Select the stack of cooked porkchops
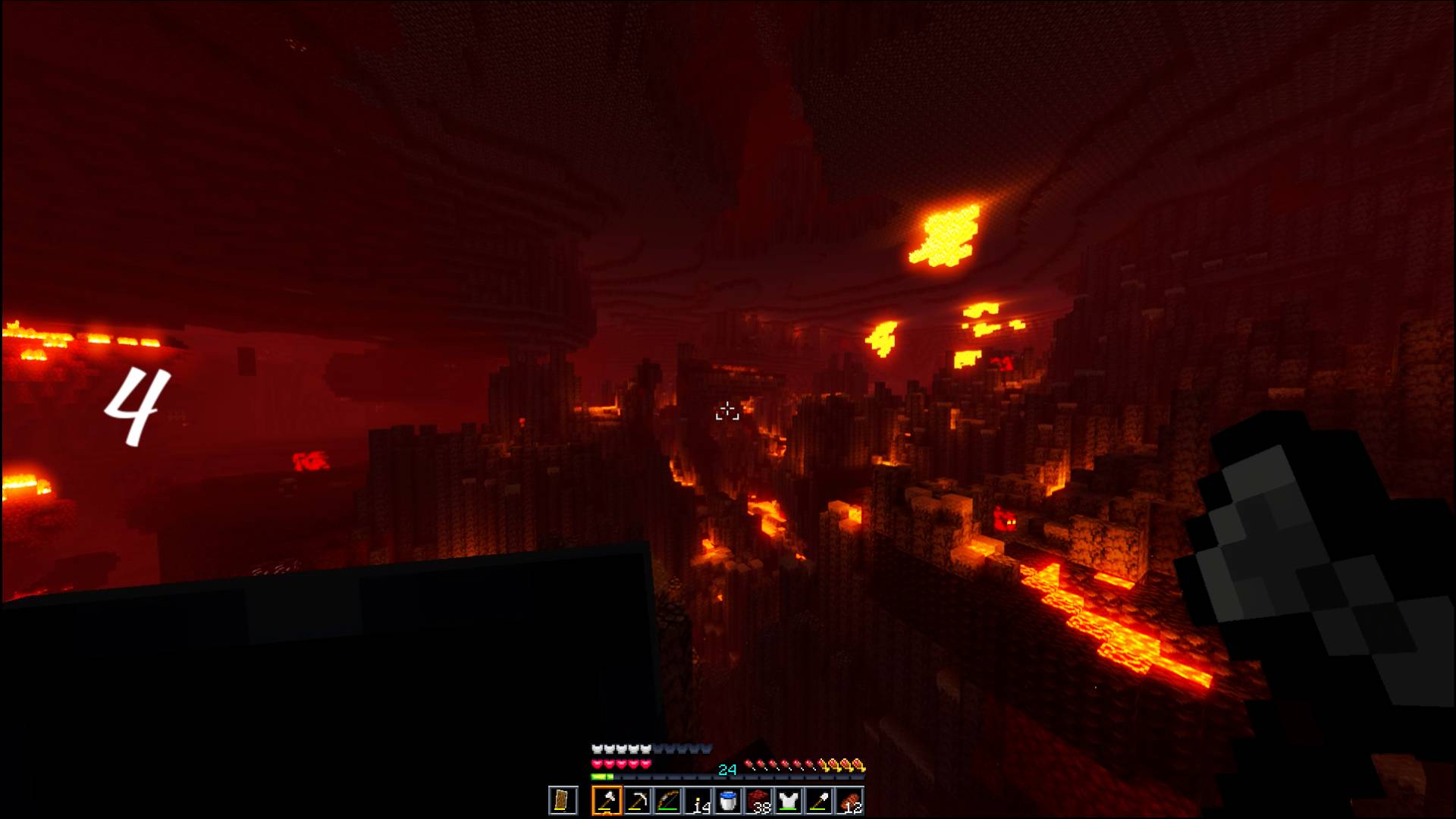The width and height of the screenshot is (1456, 819). pos(848,802)
